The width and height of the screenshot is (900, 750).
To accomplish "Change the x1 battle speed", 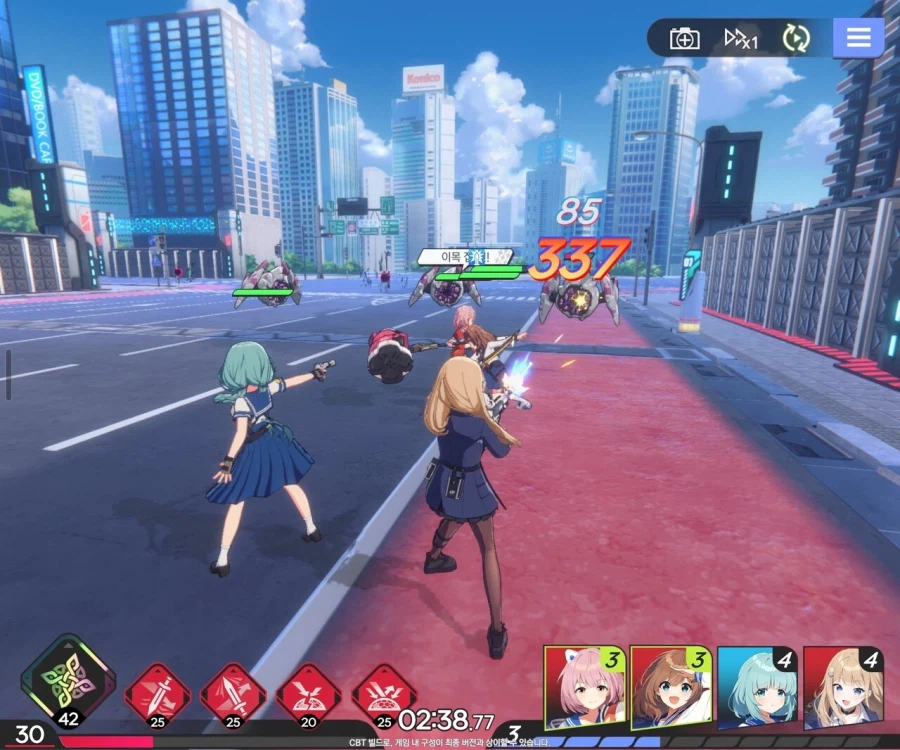I will point(742,39).
